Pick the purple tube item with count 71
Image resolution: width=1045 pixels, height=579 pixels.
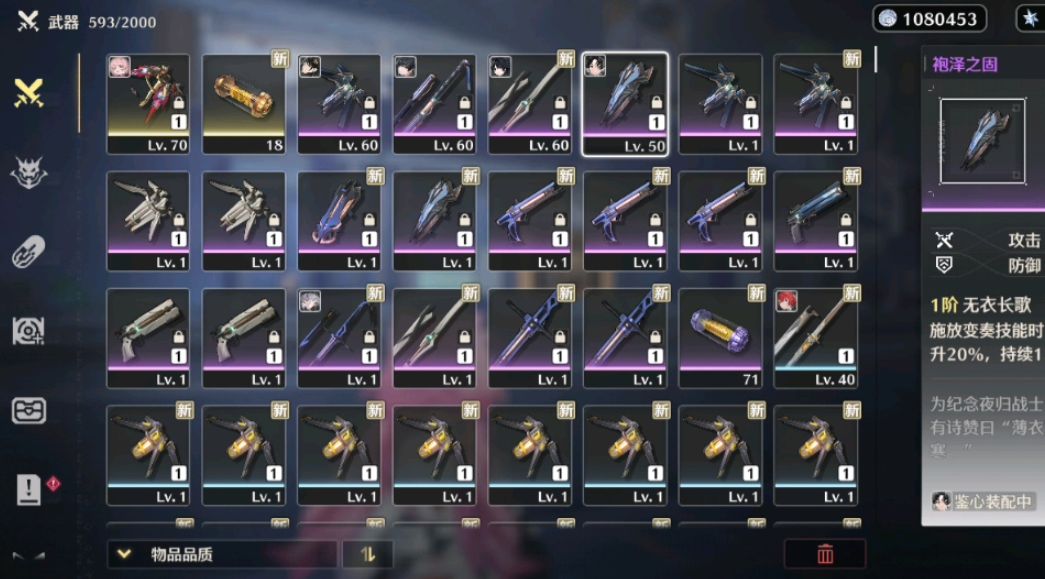720,338
